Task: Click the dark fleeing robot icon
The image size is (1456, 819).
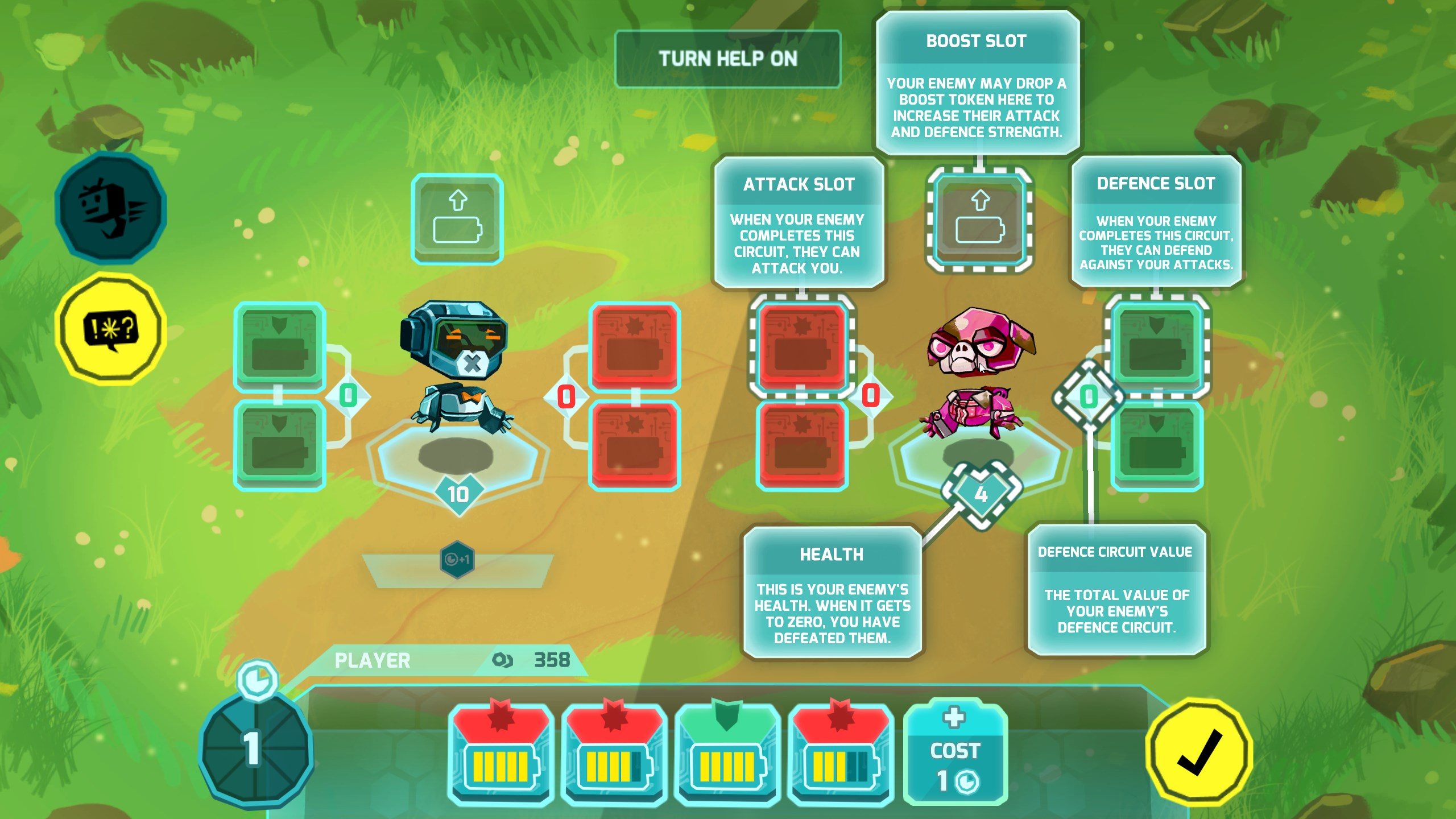Action: pyautogui.click(x=111, y=208)
